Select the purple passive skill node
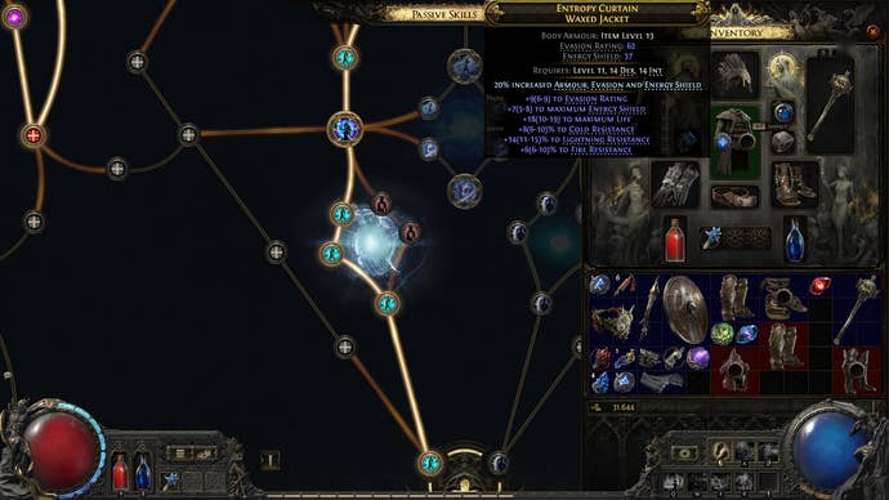This screenshot has height=500, width=889. pos(14,16)
